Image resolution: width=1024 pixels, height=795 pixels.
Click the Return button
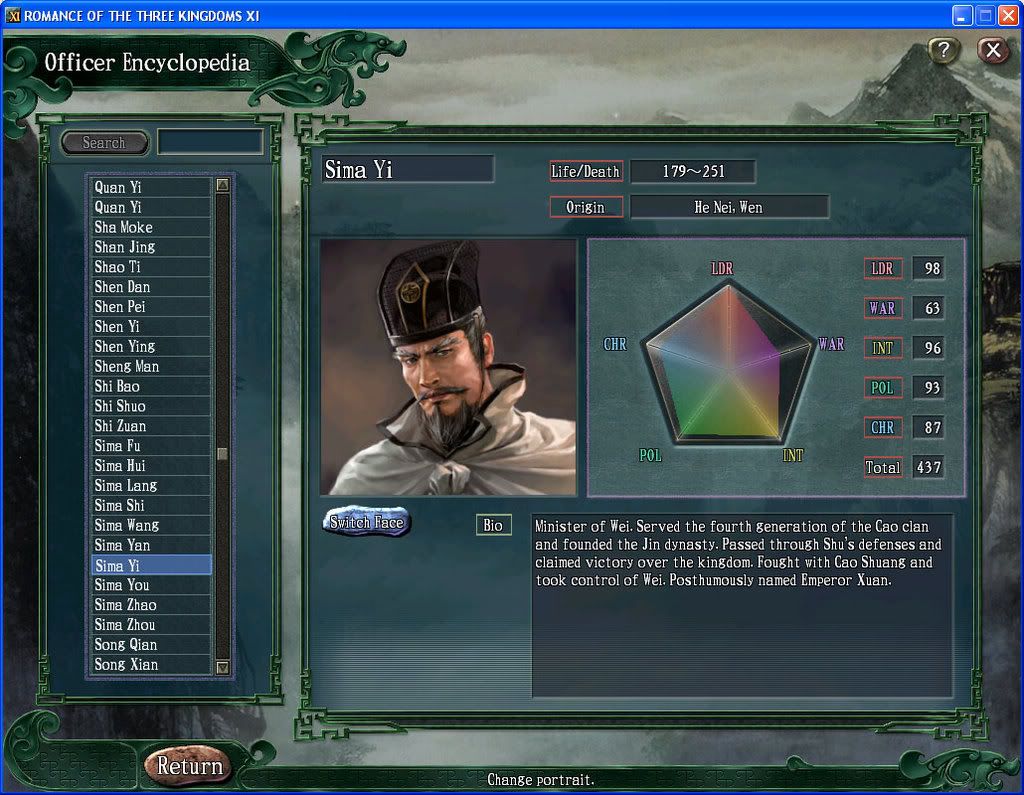tap(189, 766)
